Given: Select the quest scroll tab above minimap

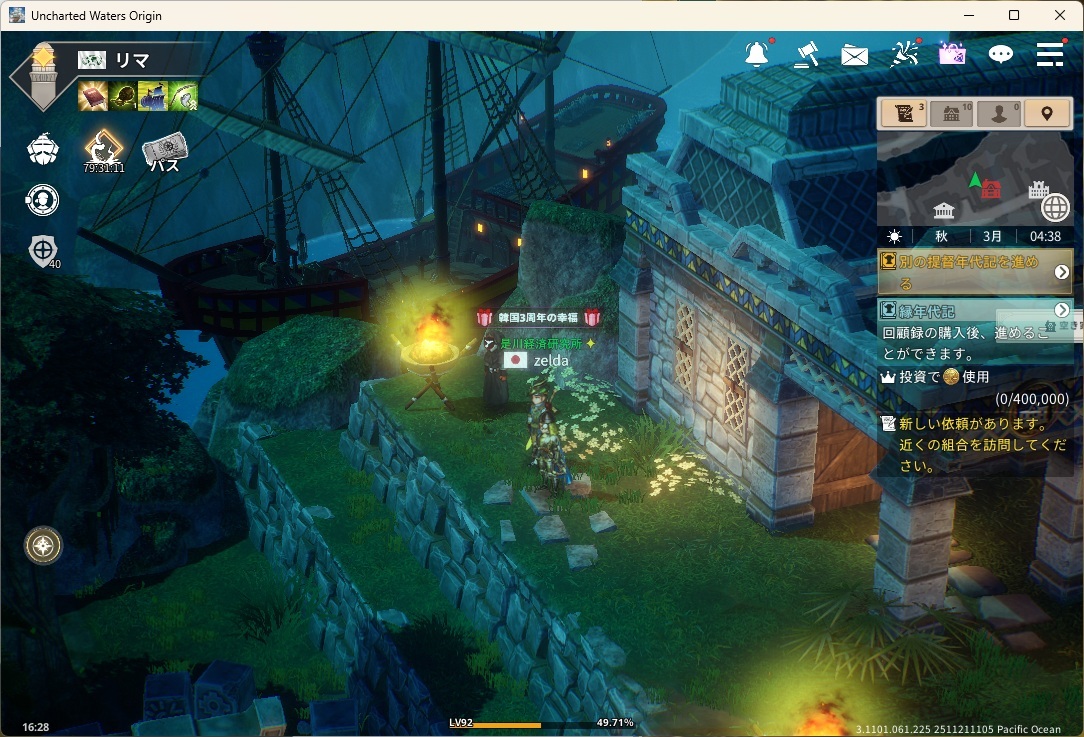Looking at the screenshot, I should [905, 113].
